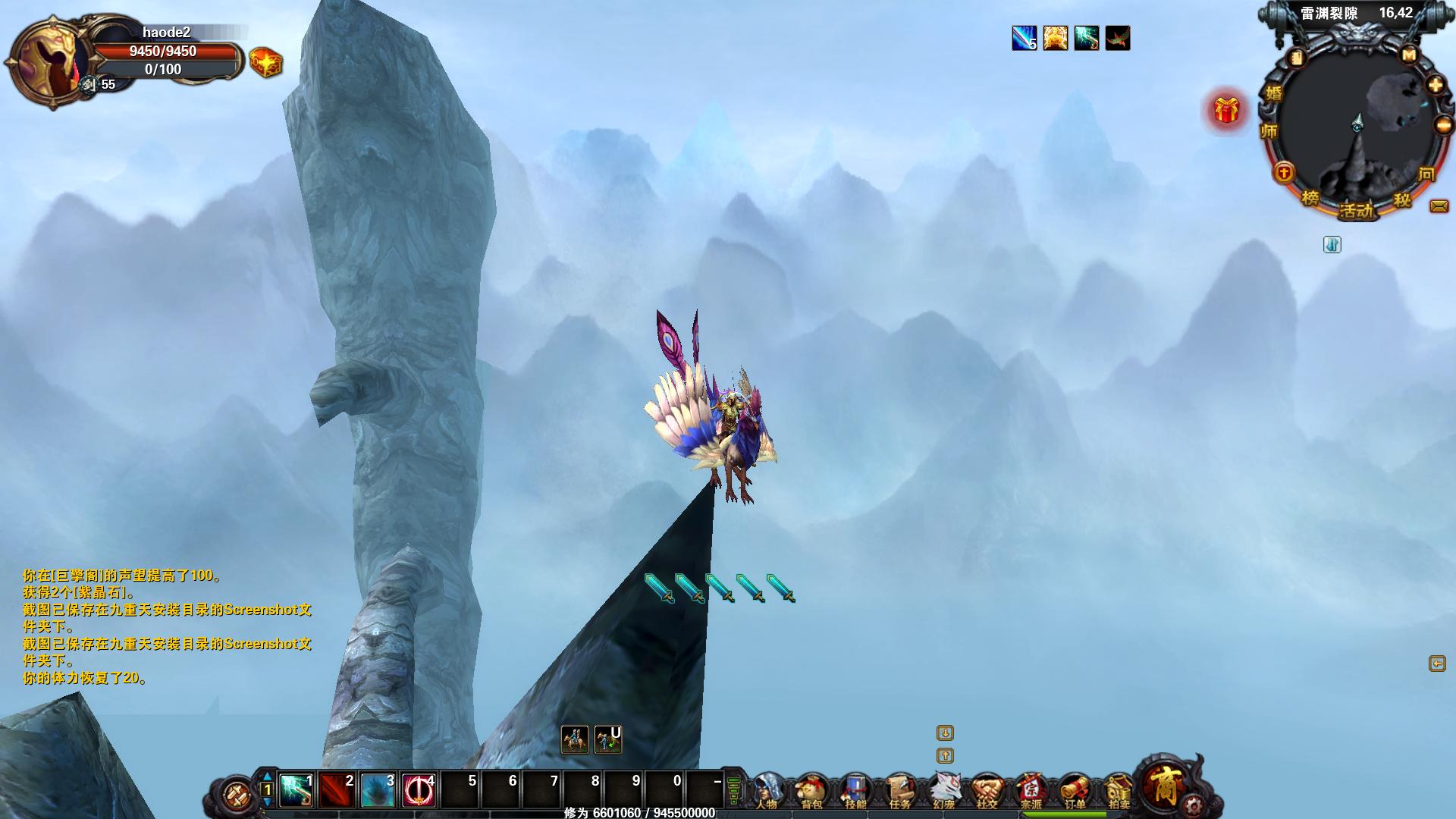The height and width of the screenshot is (819, 1456).
Task: Activate the lightning skill in slot 1
Action: coord(297,790)
